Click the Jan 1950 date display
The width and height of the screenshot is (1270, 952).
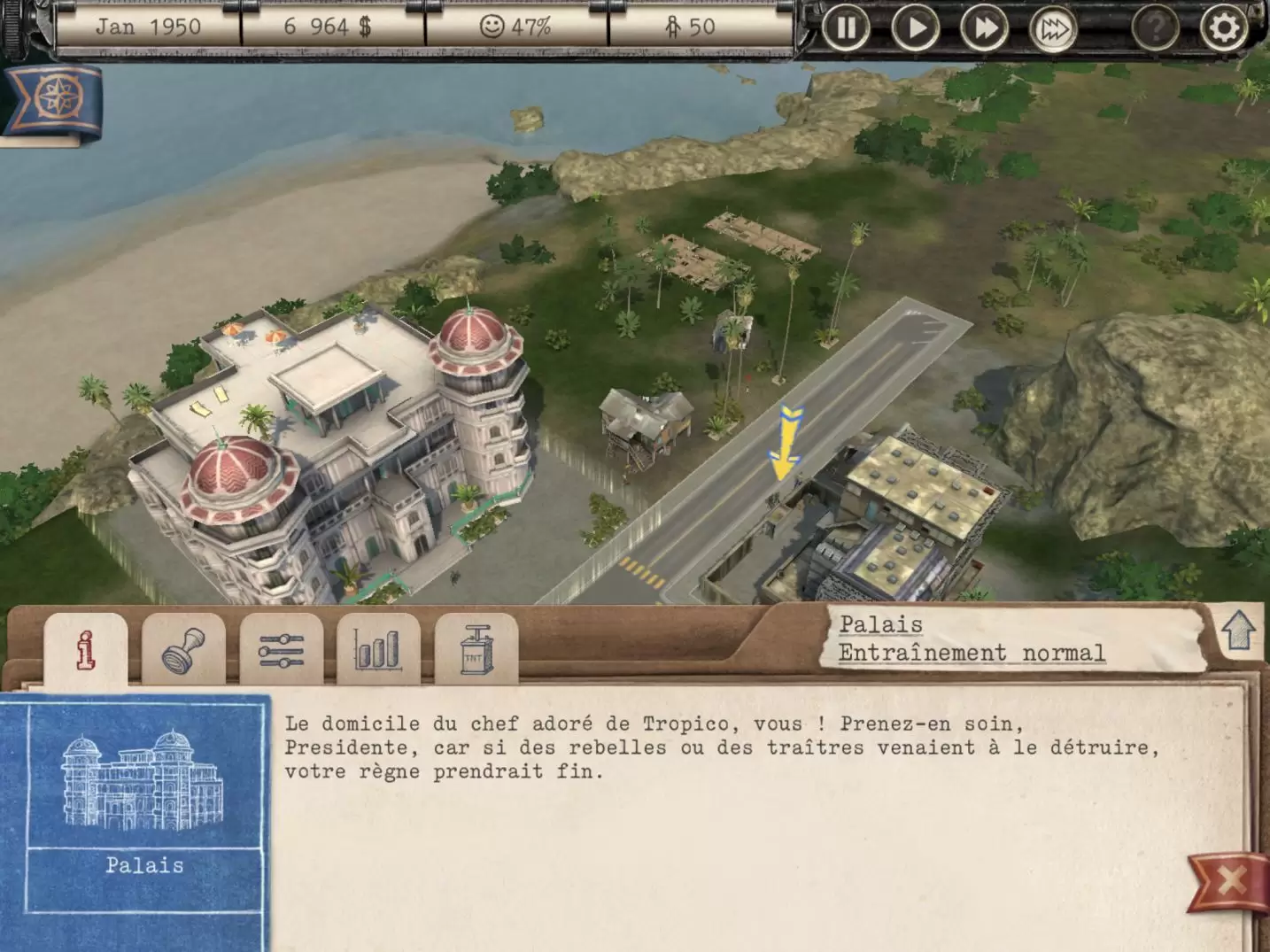click(148, 27)
